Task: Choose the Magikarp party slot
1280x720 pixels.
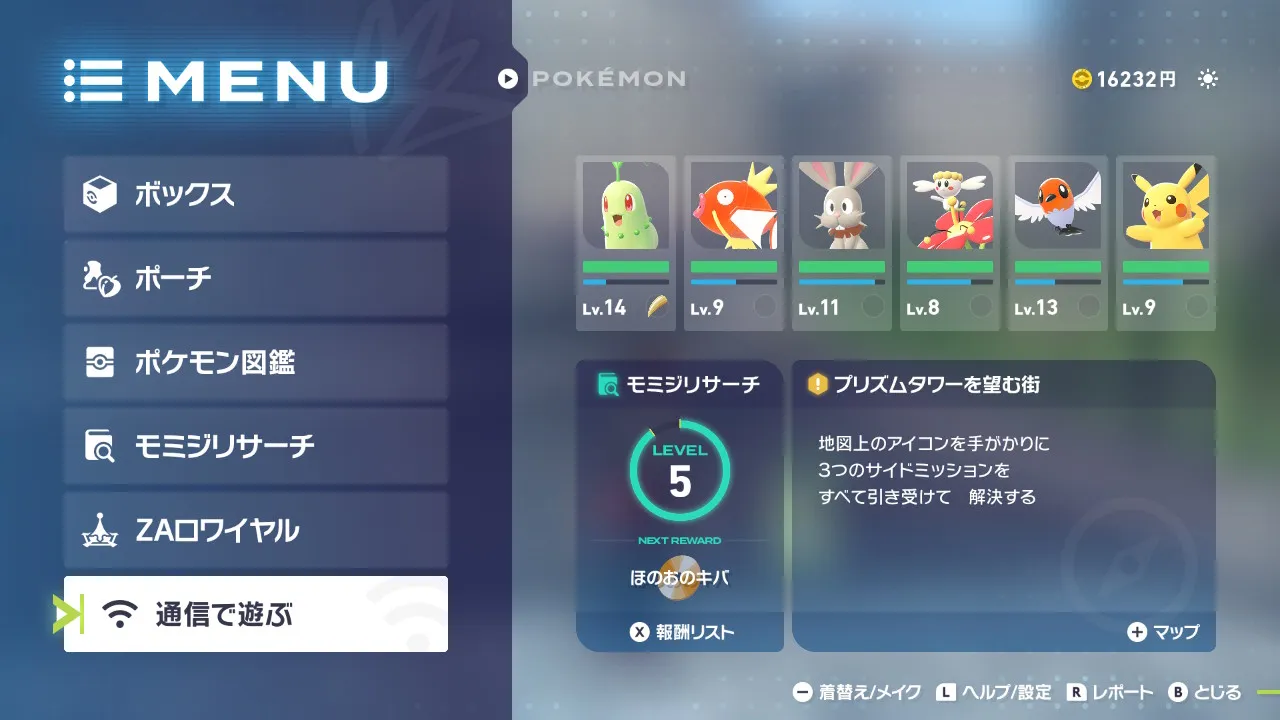Action: click(734, 243)
